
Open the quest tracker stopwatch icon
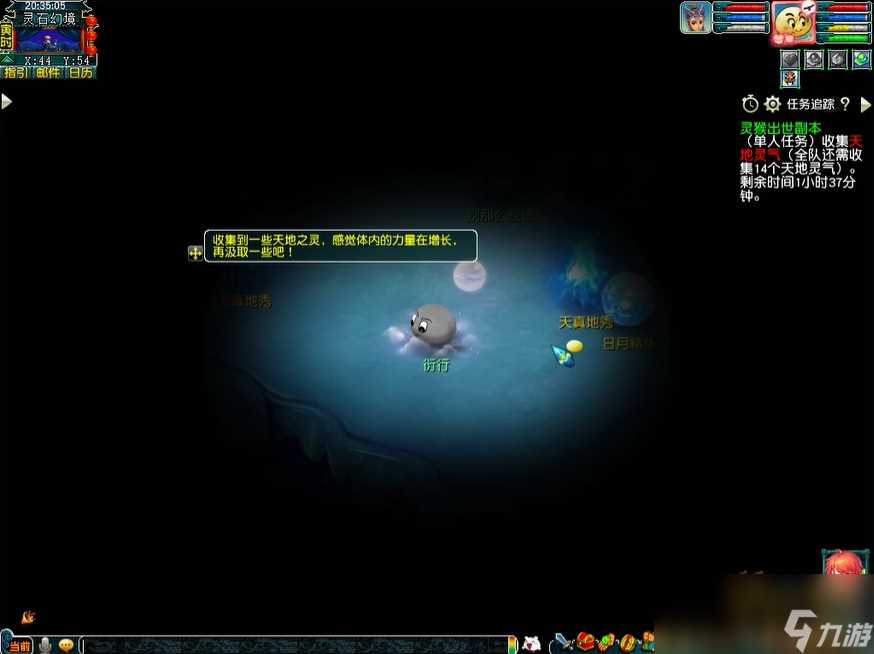point(750,104)
